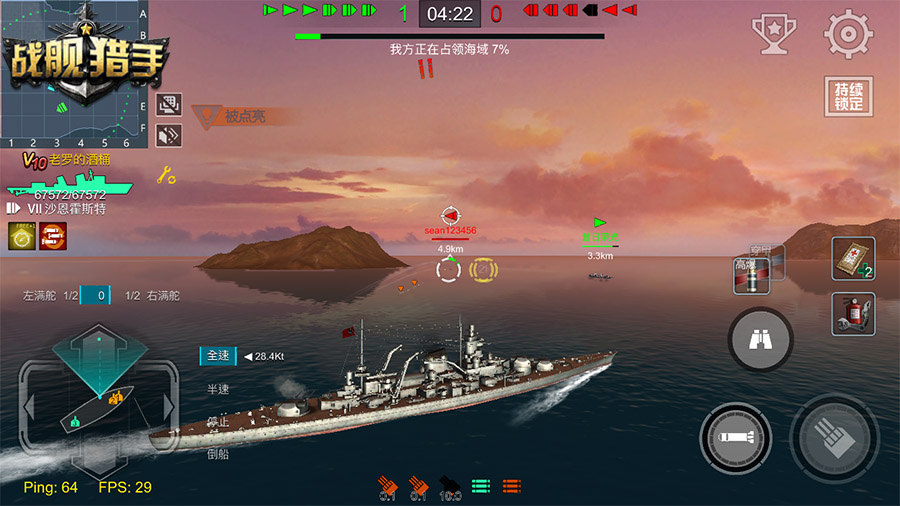Set throttle to 倒船 reverse
The height and width of the screenshot is (506, 900).
pyautogui.click(x=218, y=453)
